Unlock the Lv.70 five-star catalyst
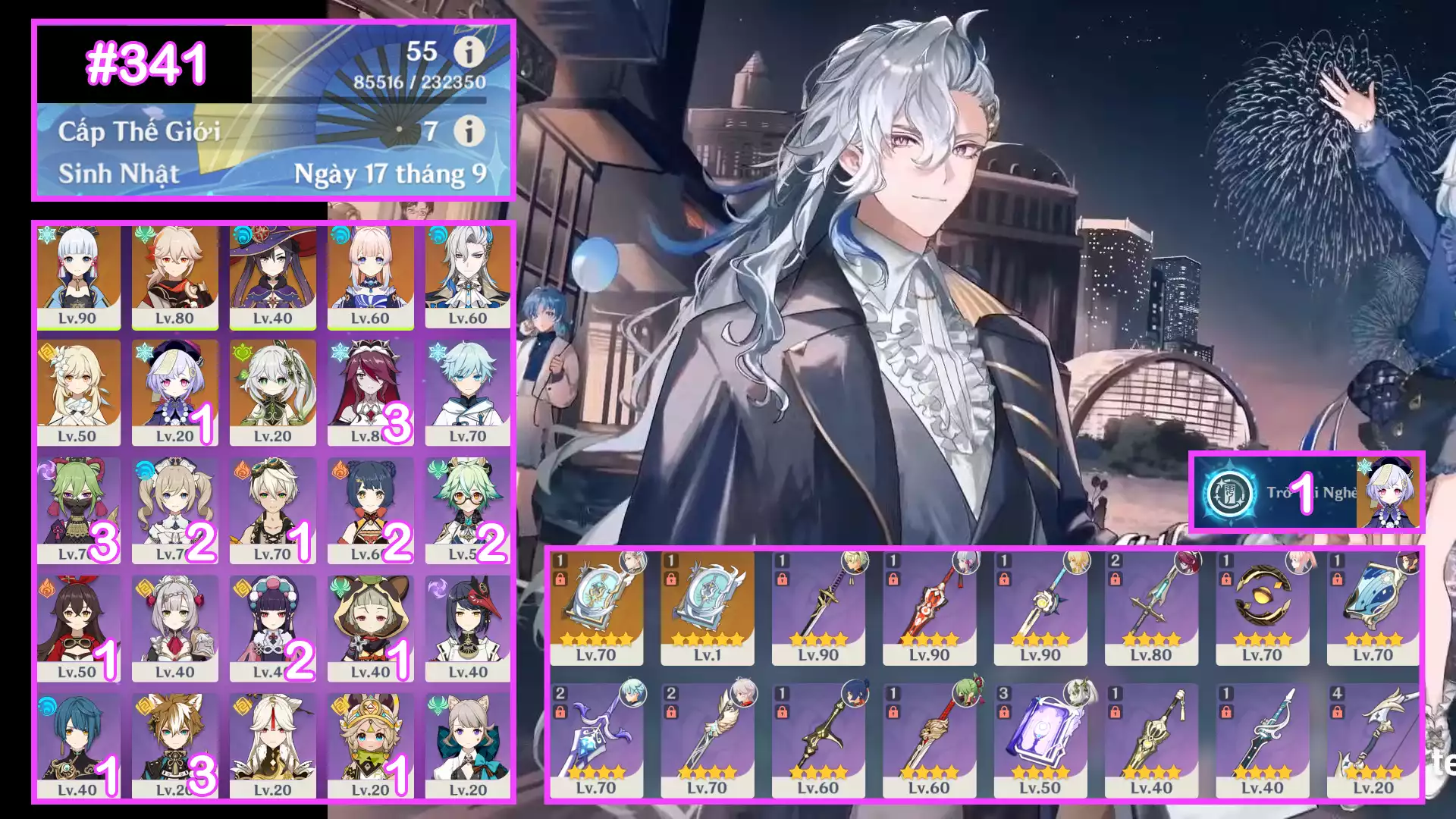The image size is (1456, 819). point(560,580)
